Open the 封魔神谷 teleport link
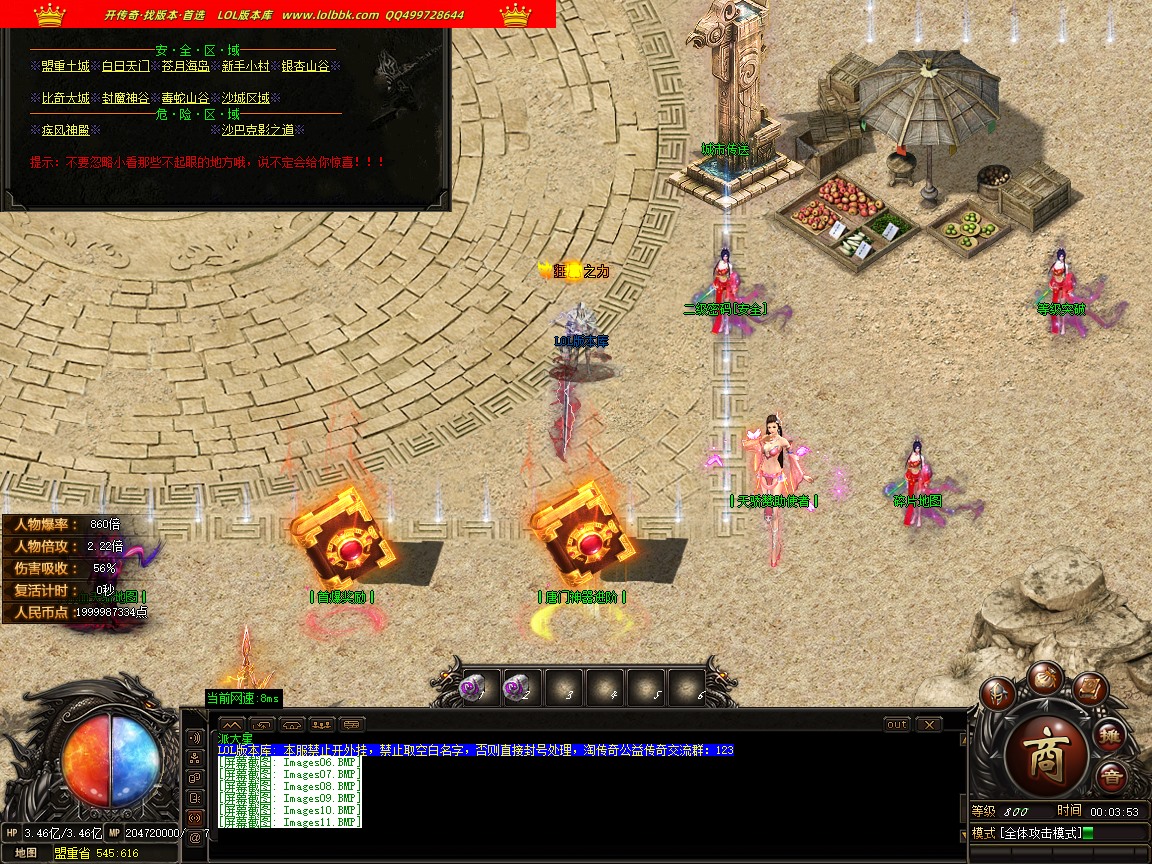The height and width of the screenshot is (864, 1152). click(126, 98)
